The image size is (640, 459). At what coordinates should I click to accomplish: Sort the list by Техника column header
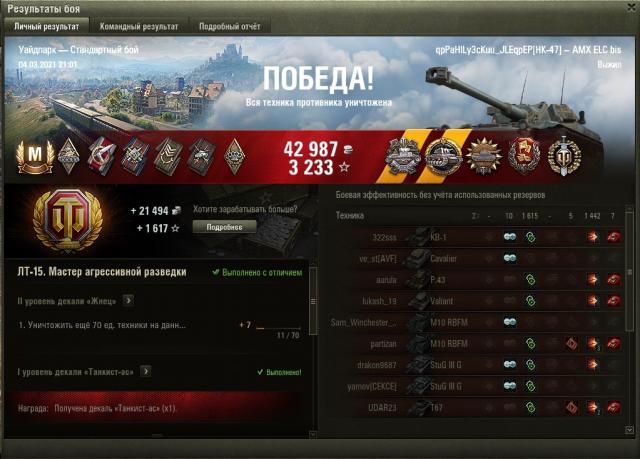pos(350,215)
